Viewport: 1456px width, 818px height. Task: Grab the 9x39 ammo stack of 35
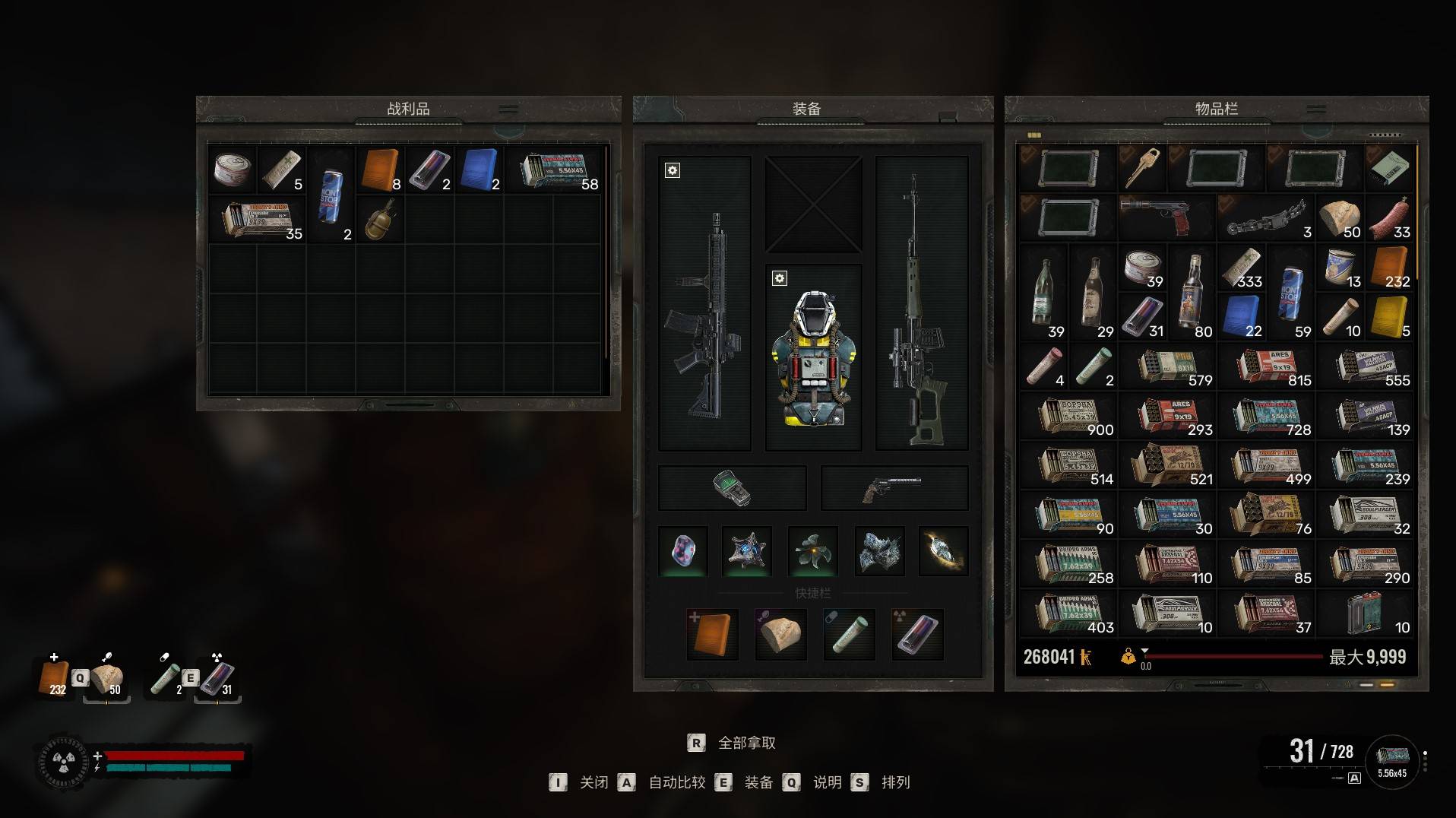[257, 220]
